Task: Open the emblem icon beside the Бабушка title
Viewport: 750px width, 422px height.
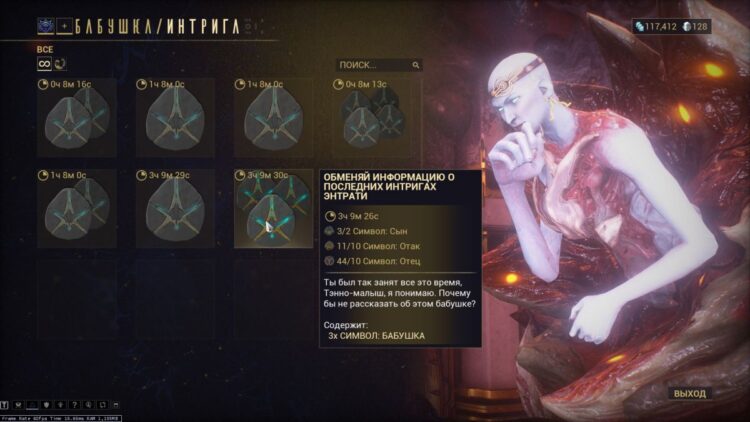Action: point(46,26)
